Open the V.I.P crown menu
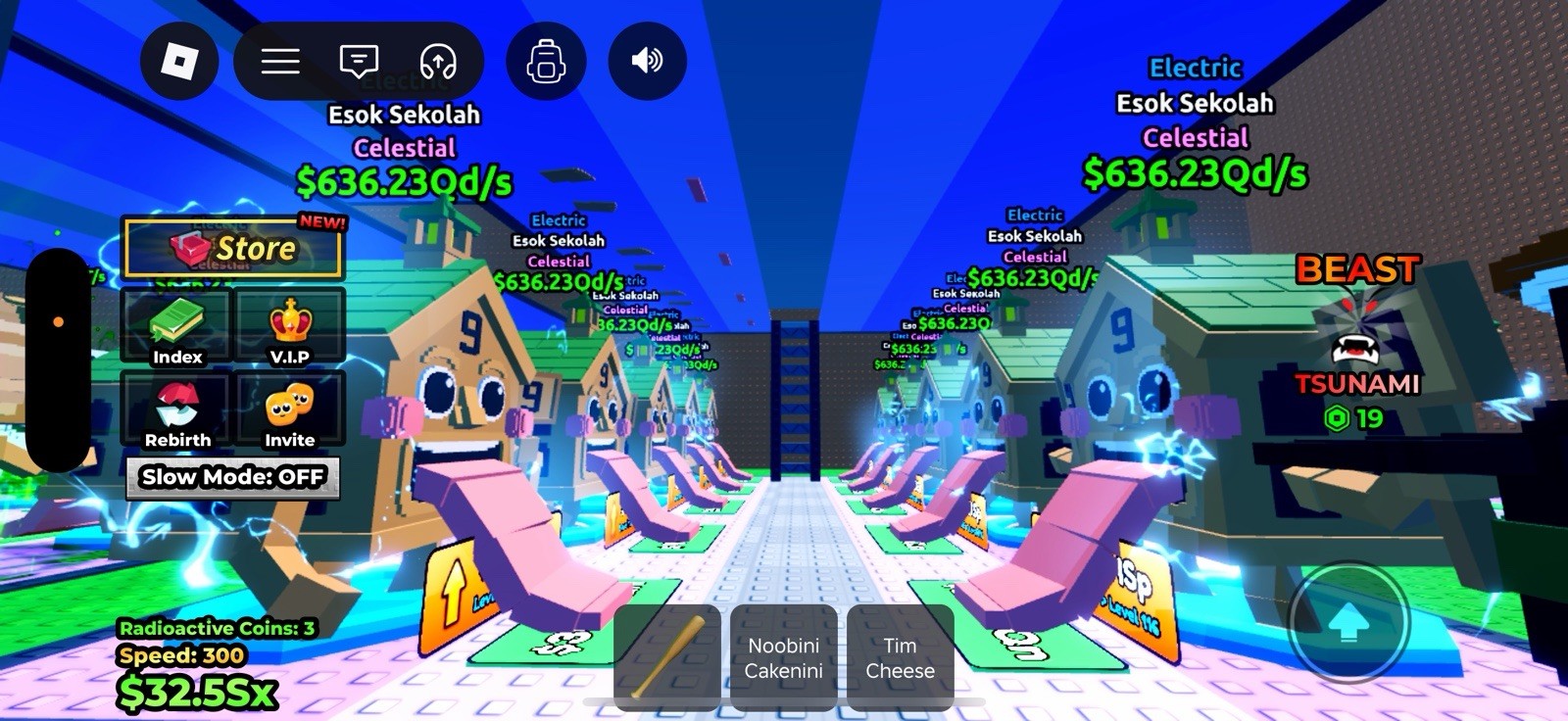The image size is (1568, 721). 290,328
